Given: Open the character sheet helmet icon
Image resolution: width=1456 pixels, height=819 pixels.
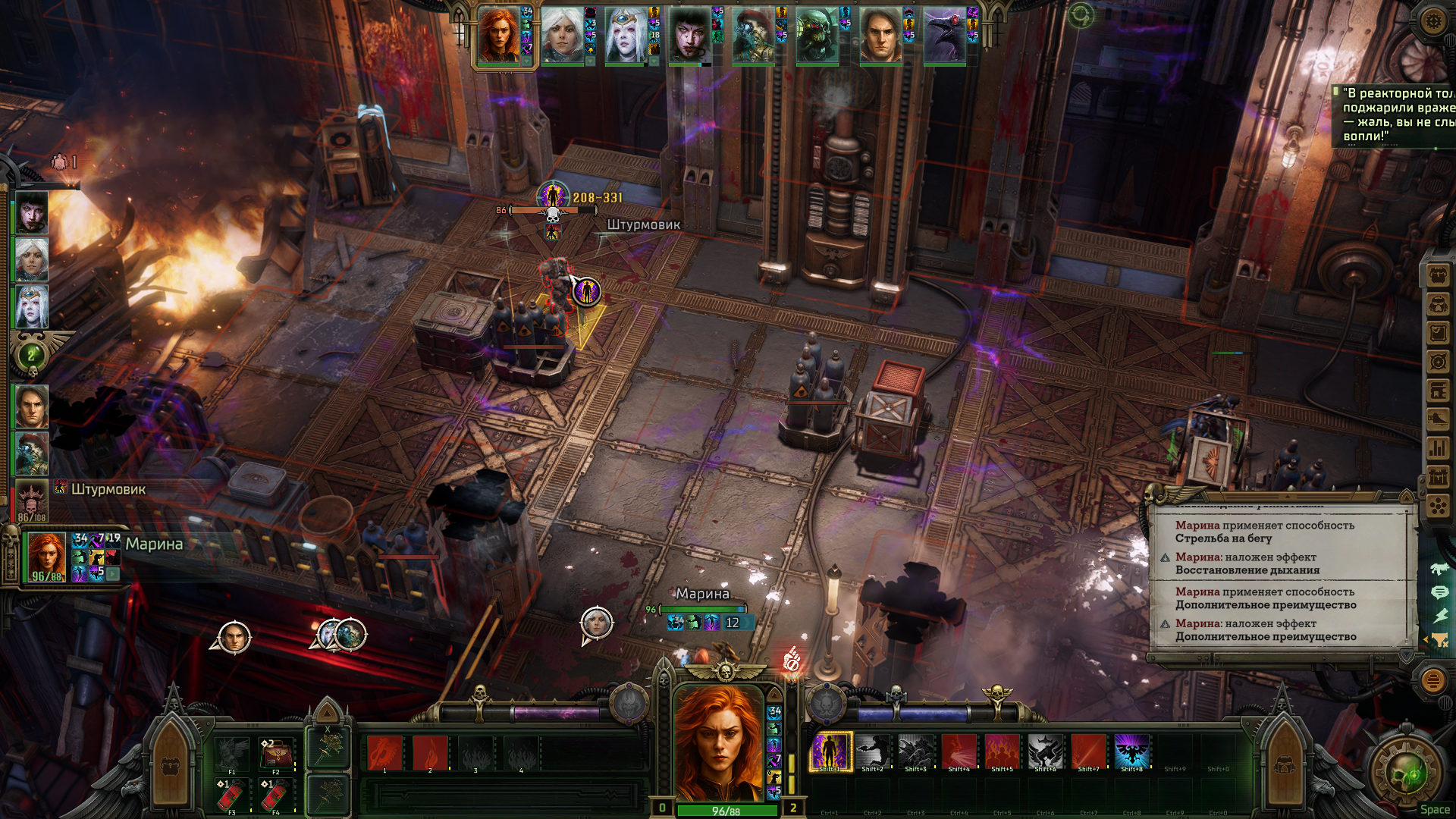Looking at the screenshot, I should pyautogui.click(x=1438, y=304).
